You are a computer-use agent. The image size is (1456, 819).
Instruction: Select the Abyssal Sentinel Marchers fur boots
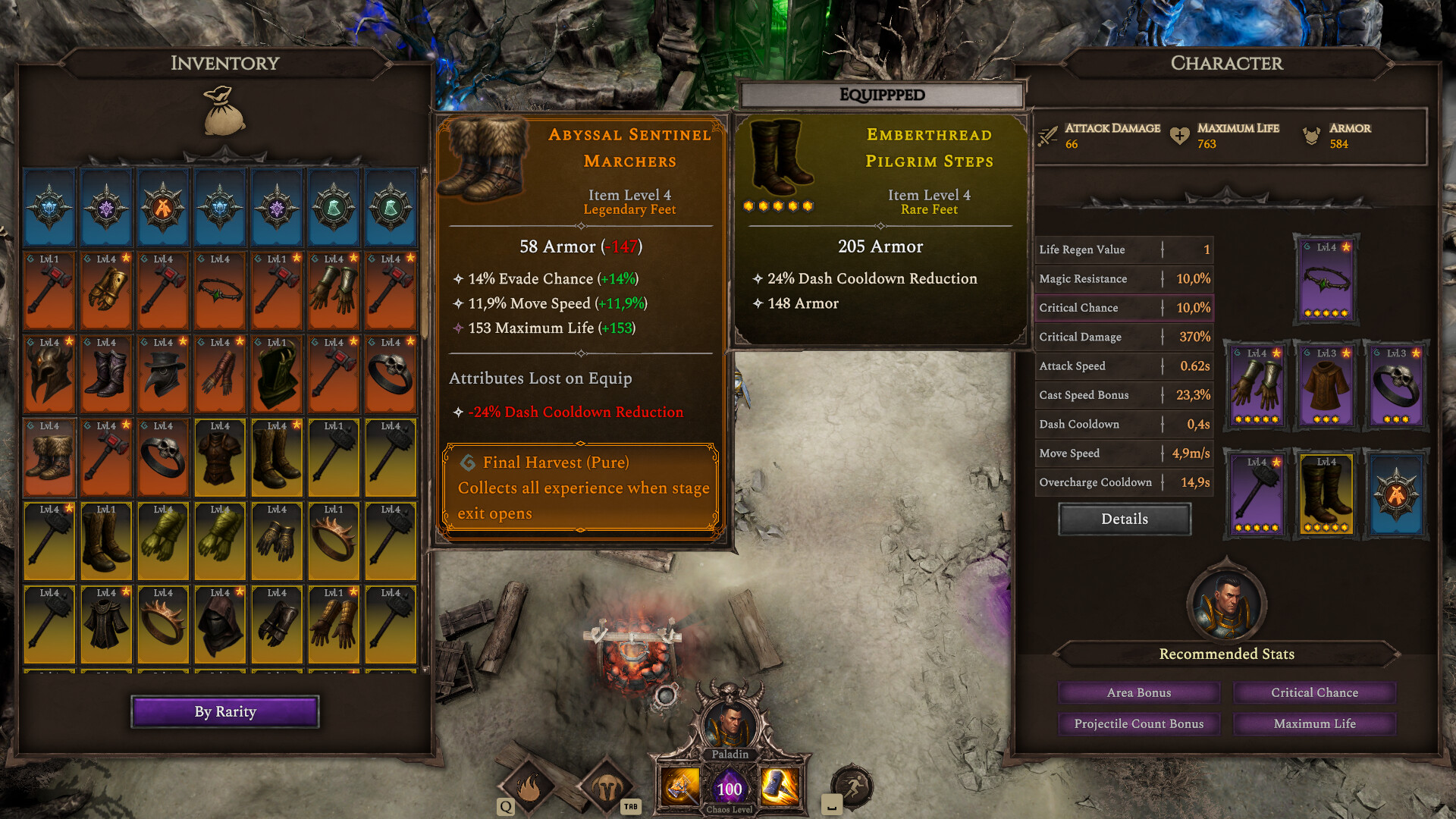[x=49, y=457]
